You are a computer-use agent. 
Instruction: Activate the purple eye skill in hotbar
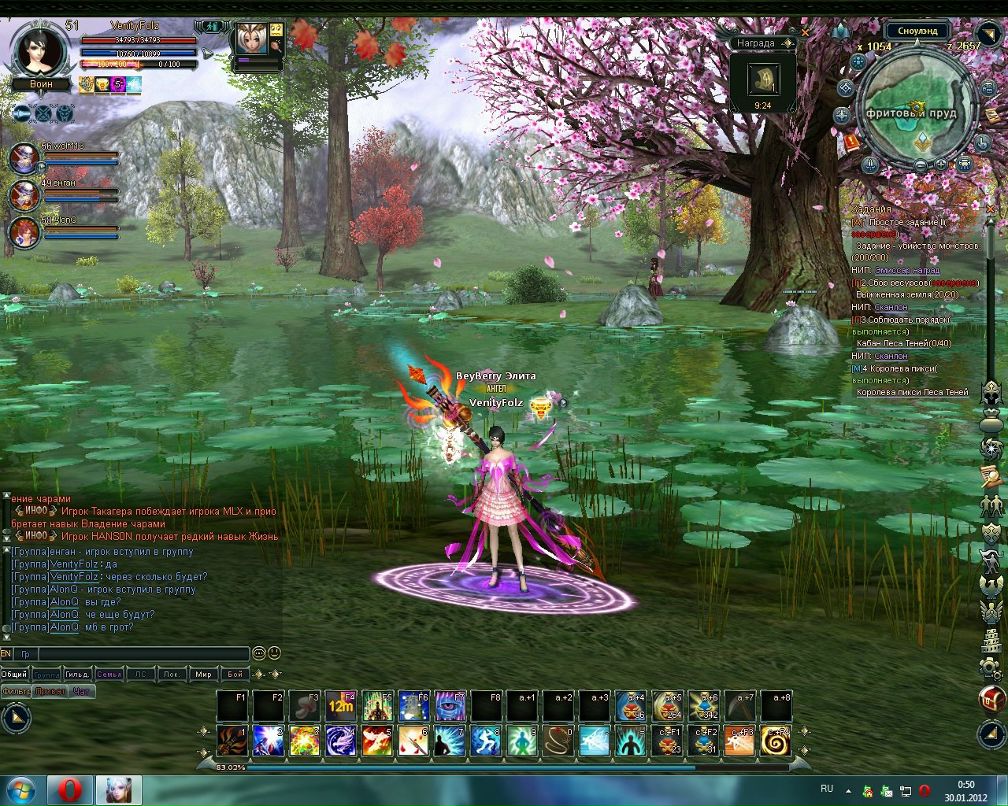coord(451,706)
